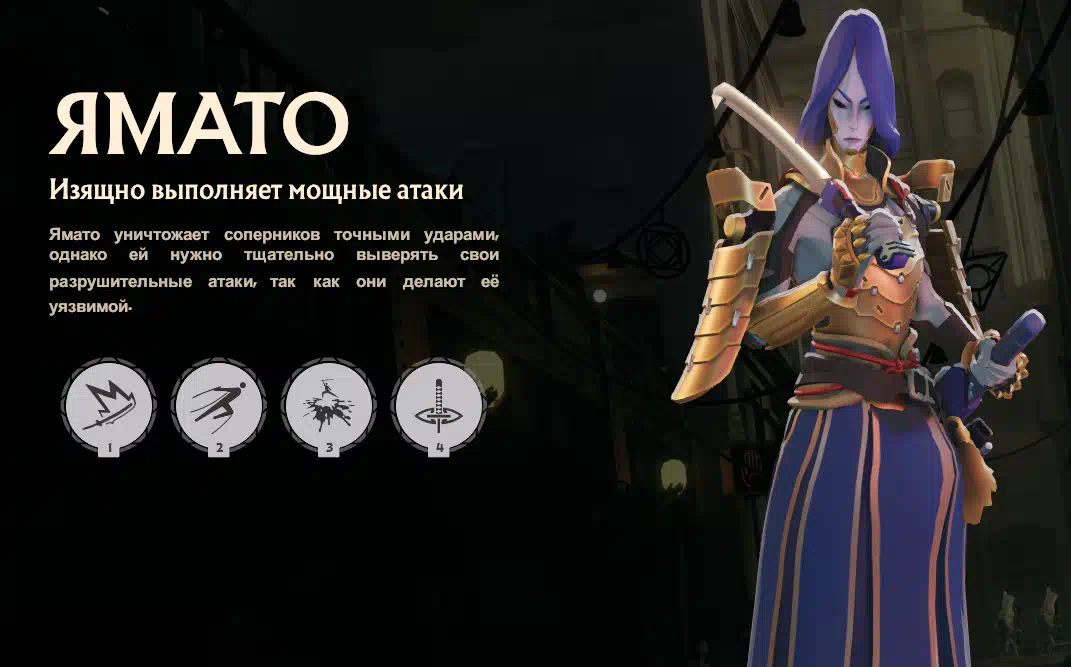This screenshot has height=667, width=1071.
Task: View ability 4 with the sword-and-eye icon
Action: point(439,406)
